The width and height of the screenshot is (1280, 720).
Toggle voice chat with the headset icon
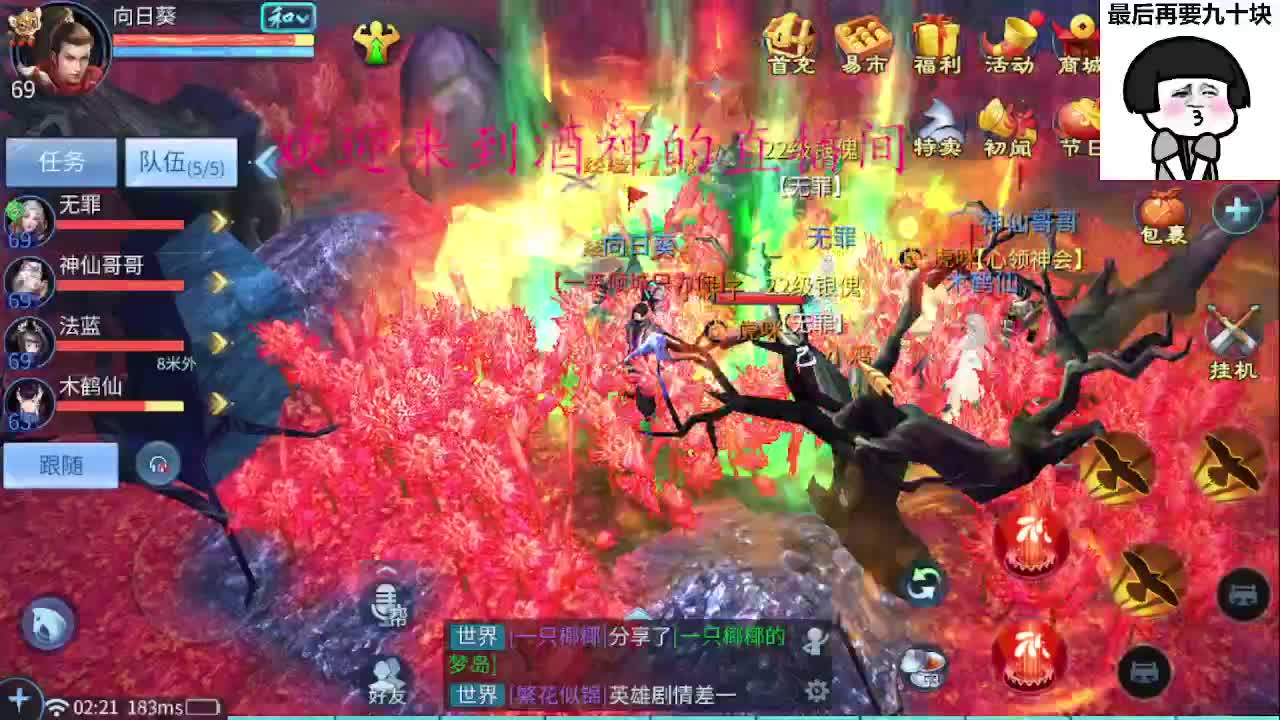158,463
